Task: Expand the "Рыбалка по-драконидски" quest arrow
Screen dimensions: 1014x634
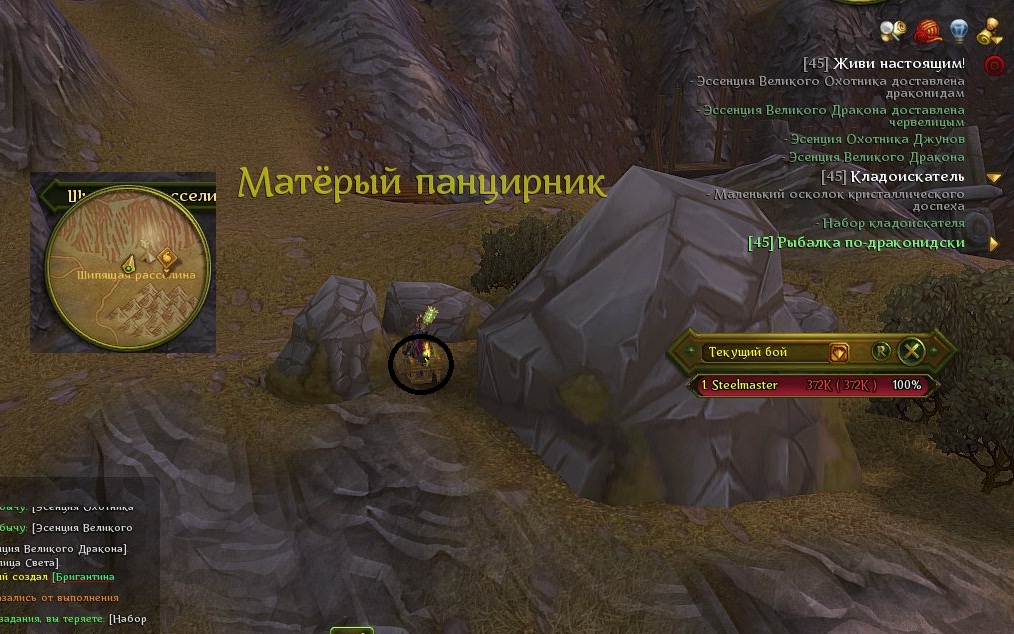Action: 994,243
